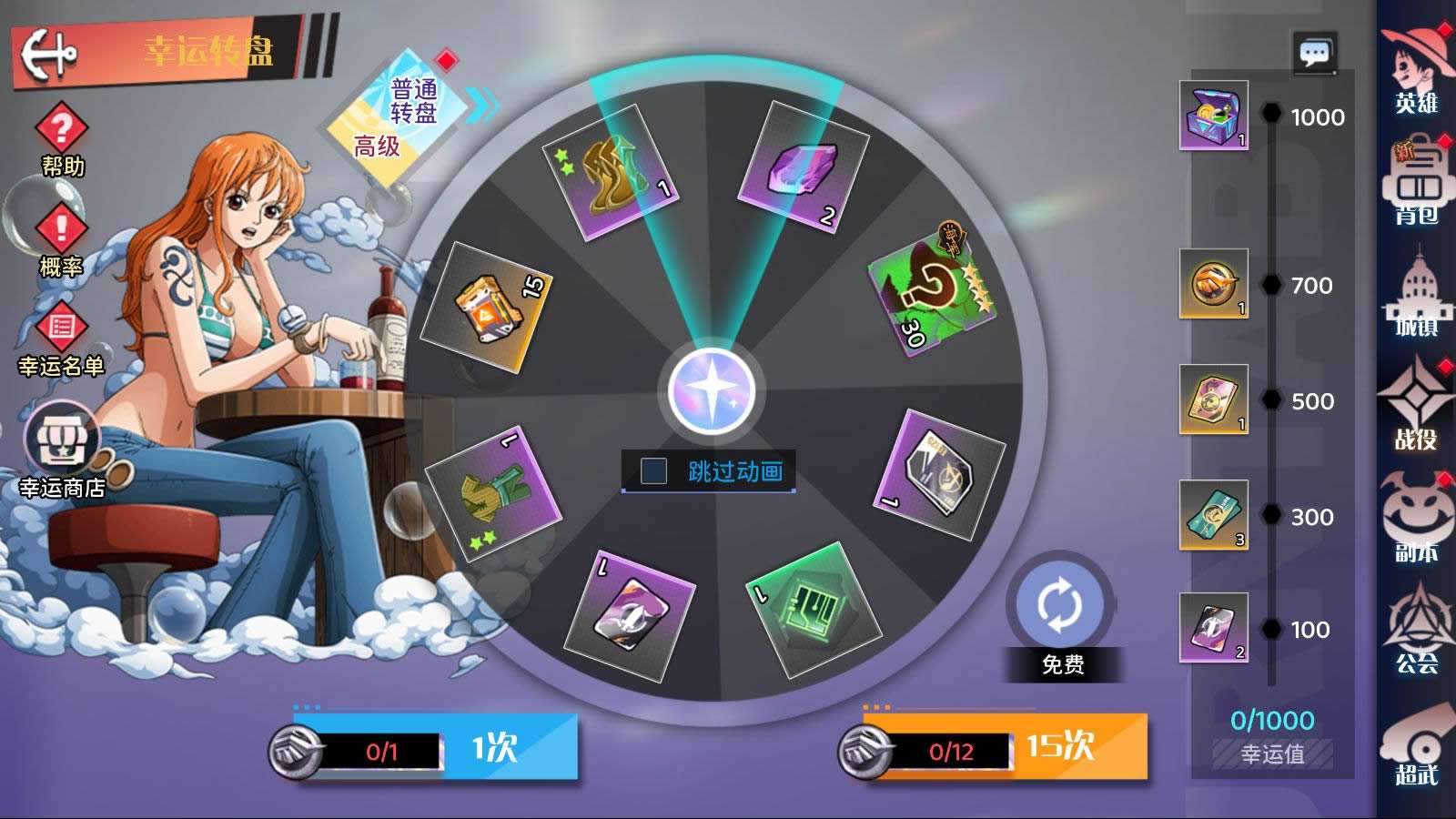The image size is (1456, 819).
Task: Go back using the anchor button
Action: (x=49, y=53)
